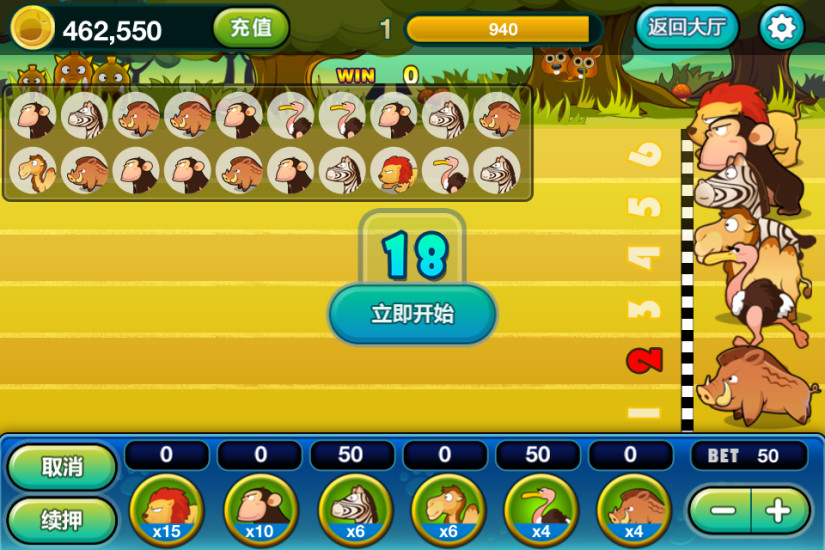Open the gear settings menu
The width and height of the screenshot is (825, 550).
tap(781, 28)
